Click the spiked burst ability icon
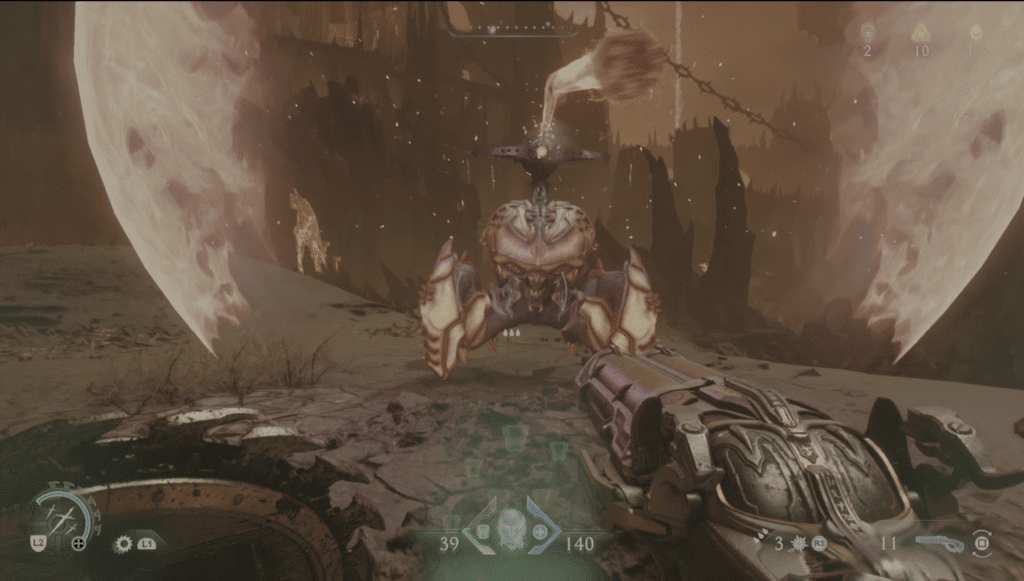 (797, 544)
